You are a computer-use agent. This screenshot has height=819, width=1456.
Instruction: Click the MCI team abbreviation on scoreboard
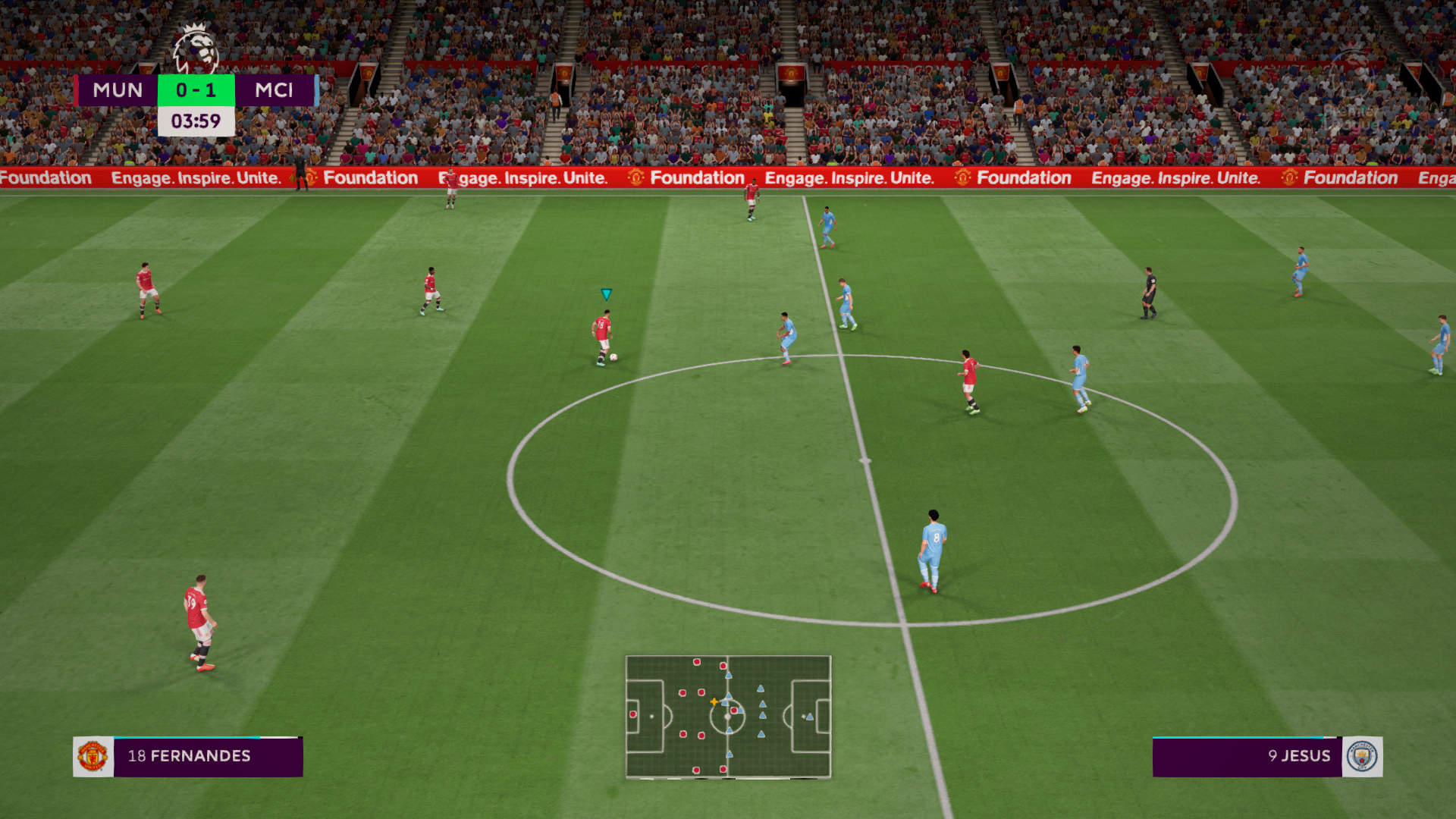pyautogui.click(x=276, y=90)
